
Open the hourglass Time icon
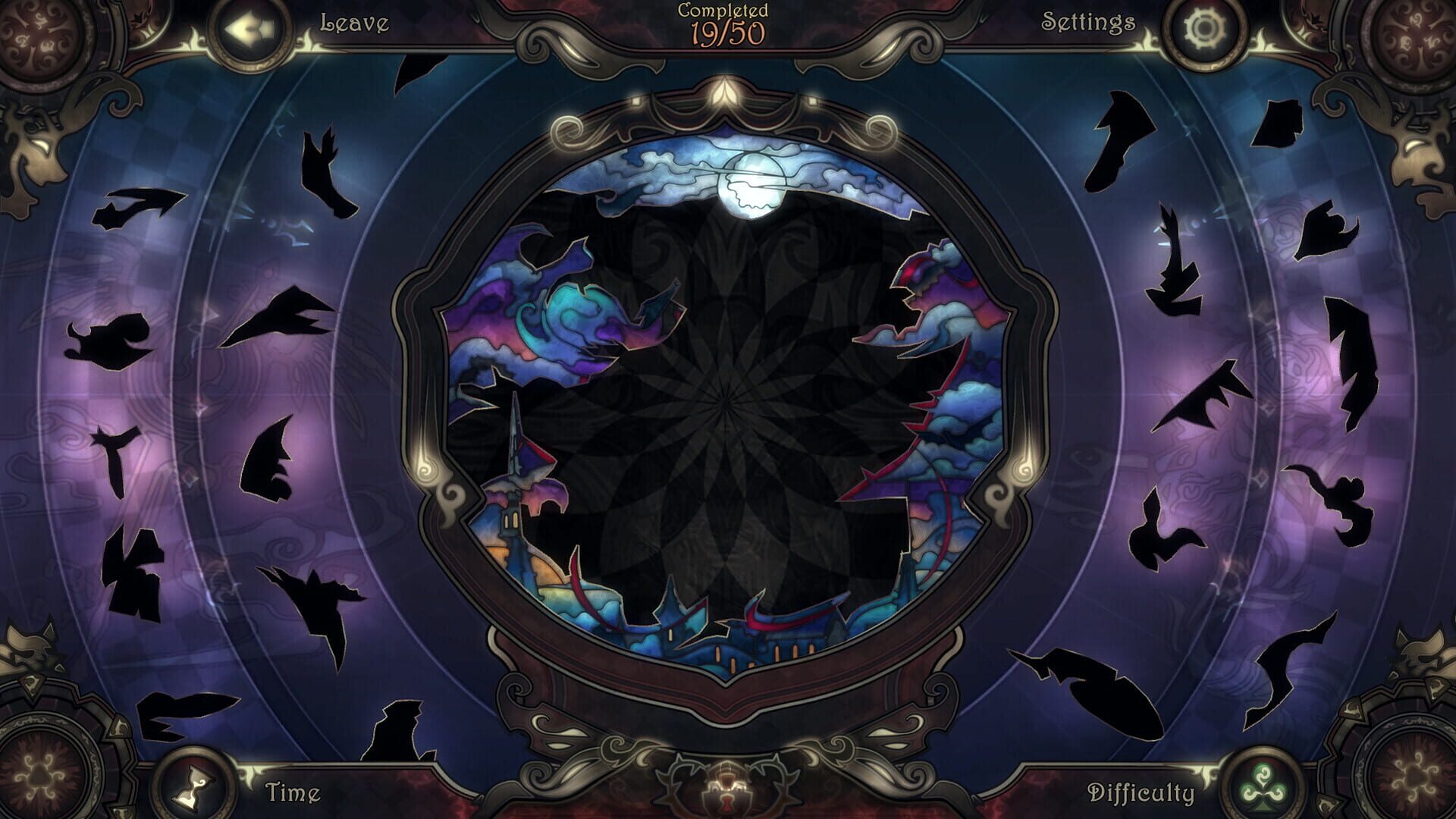pos(194,787)
